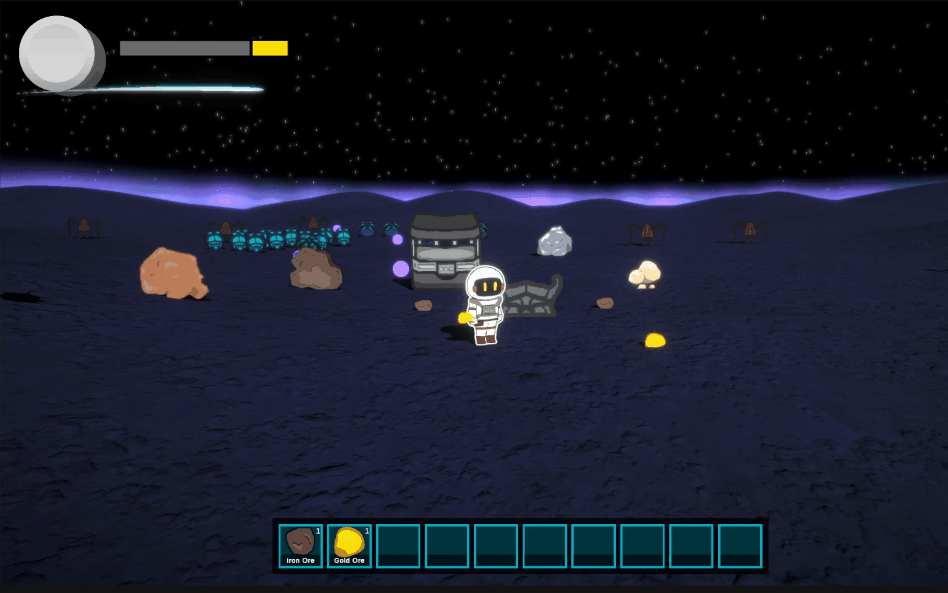This screenshot has height=593, width=948.
Task: Choose the Gold Ore hotbar slot
Action: [349, 546]
